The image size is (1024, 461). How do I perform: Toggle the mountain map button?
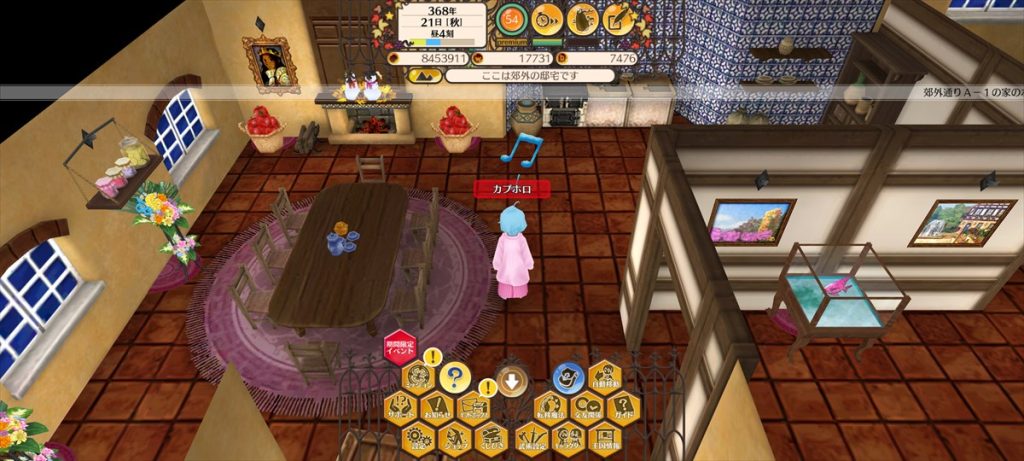click(423, 76)
